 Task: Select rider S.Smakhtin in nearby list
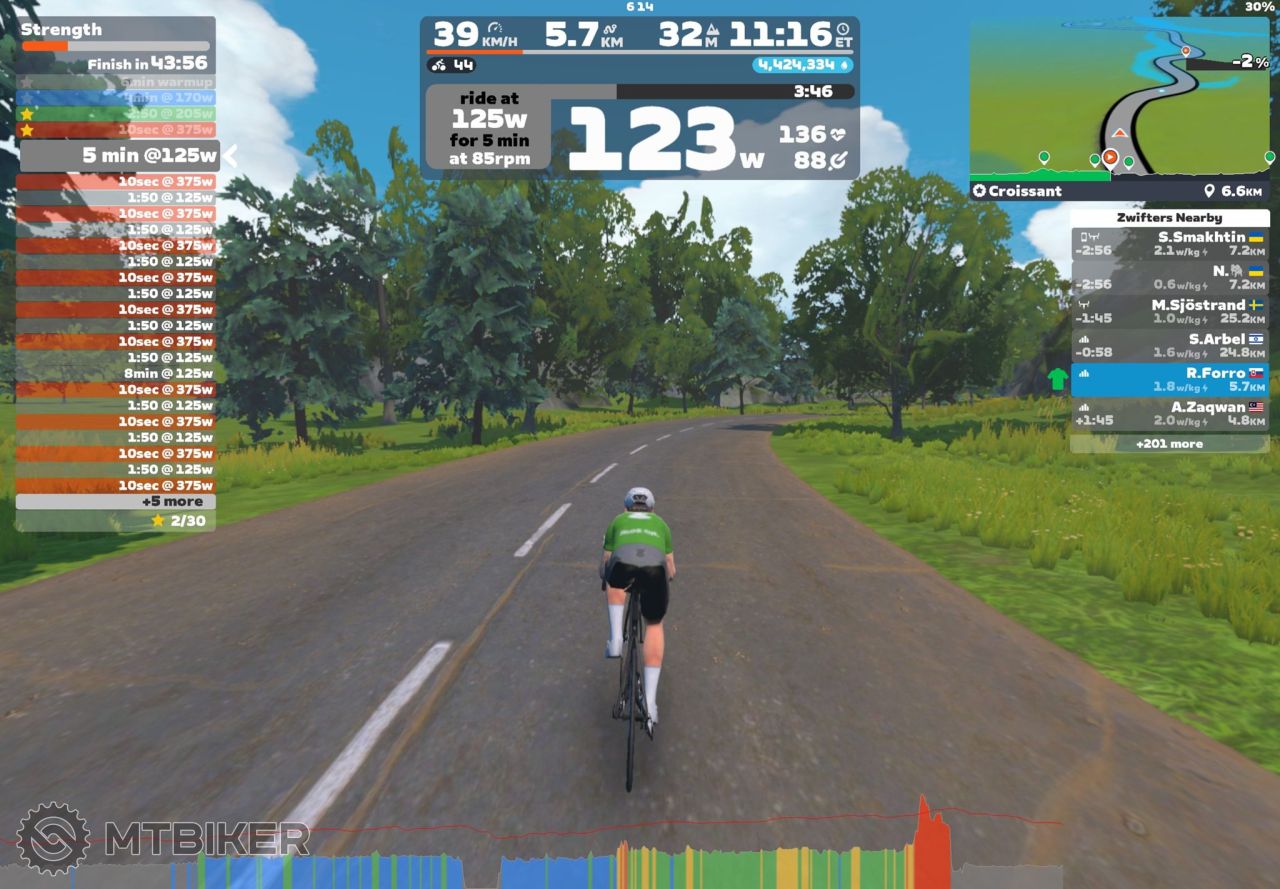point(1169,244)
